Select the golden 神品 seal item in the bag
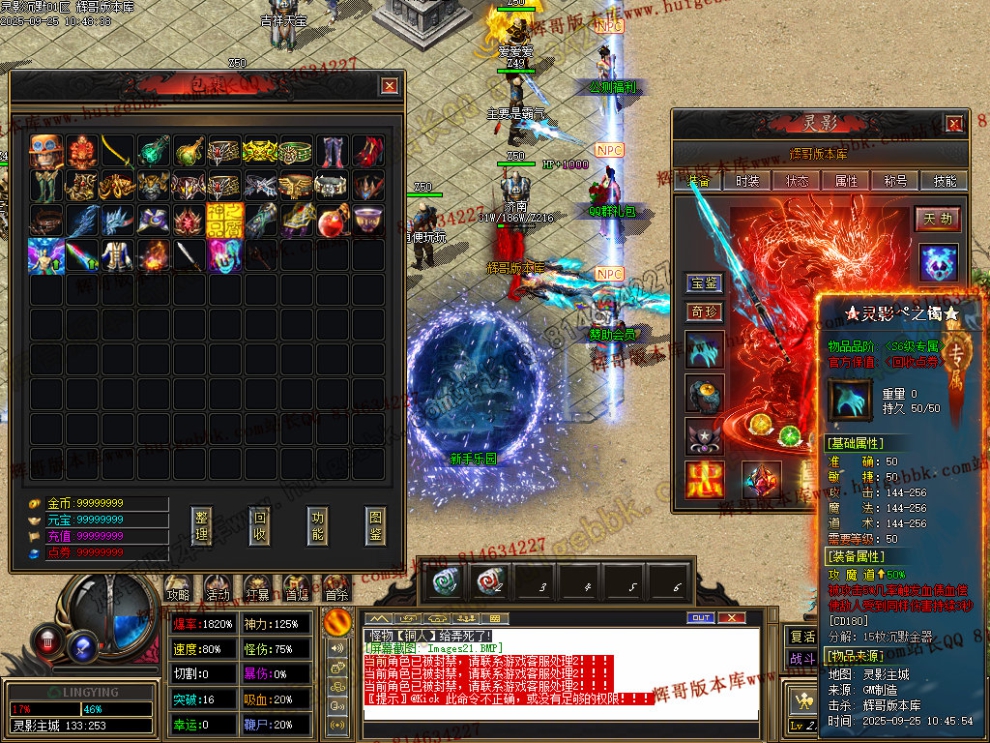Viewport: 990px width, 743px height. click(225, 220)
